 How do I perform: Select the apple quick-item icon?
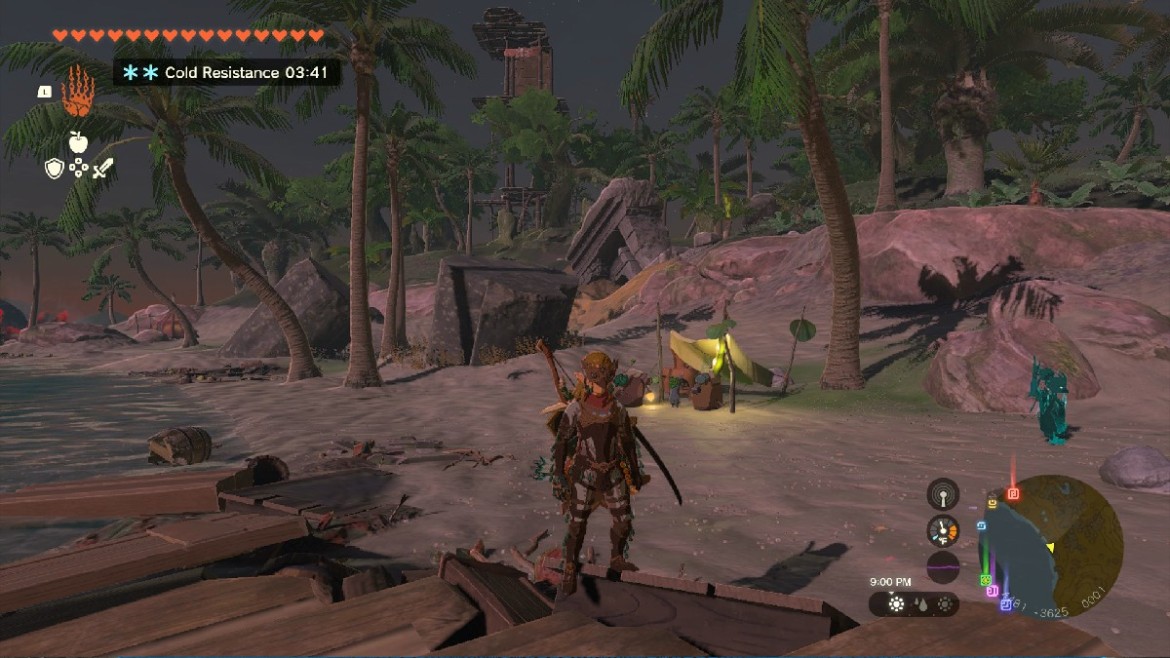point(78,141)
